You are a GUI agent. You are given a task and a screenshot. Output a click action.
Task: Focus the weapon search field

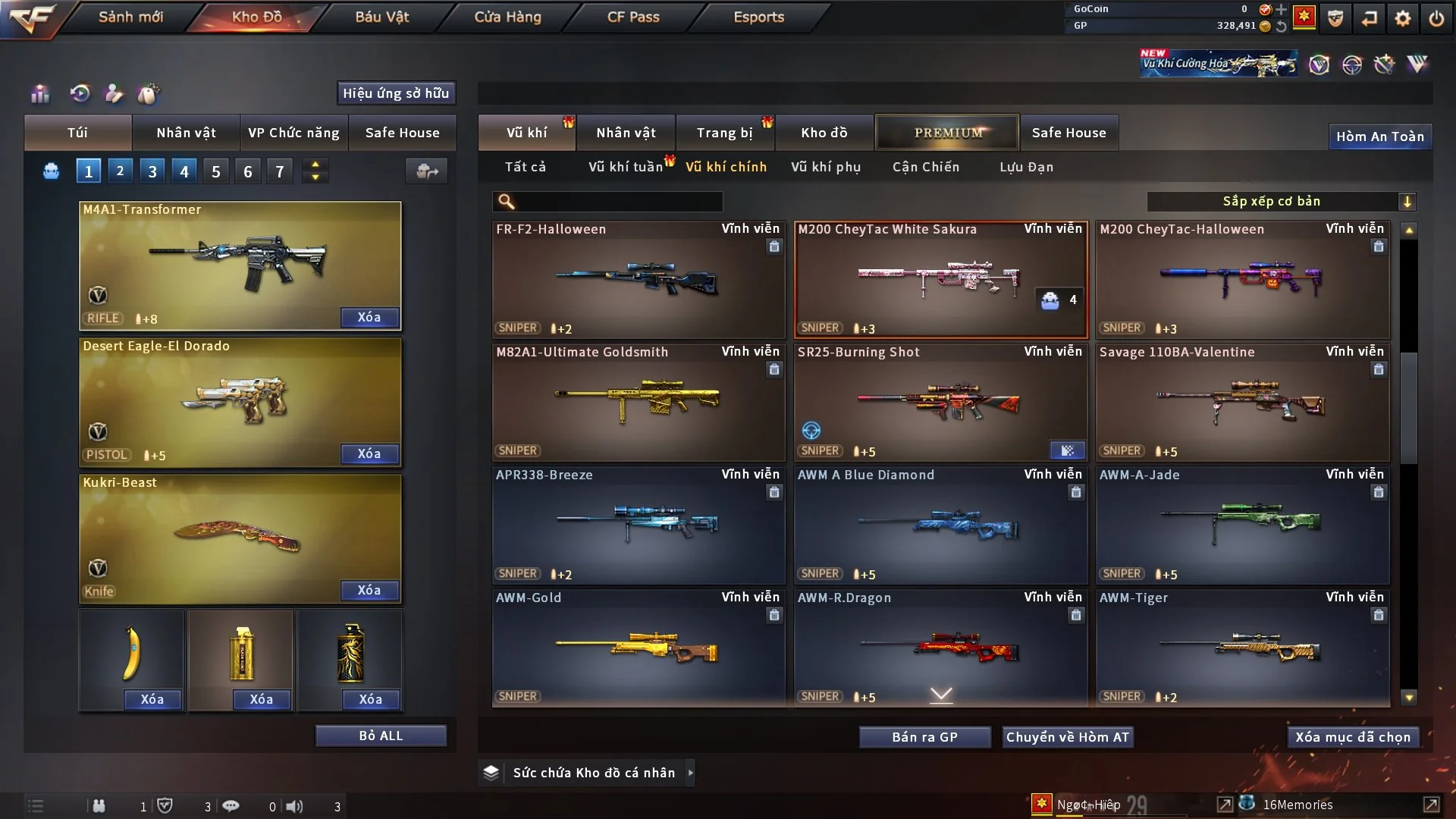click(618, 202)
